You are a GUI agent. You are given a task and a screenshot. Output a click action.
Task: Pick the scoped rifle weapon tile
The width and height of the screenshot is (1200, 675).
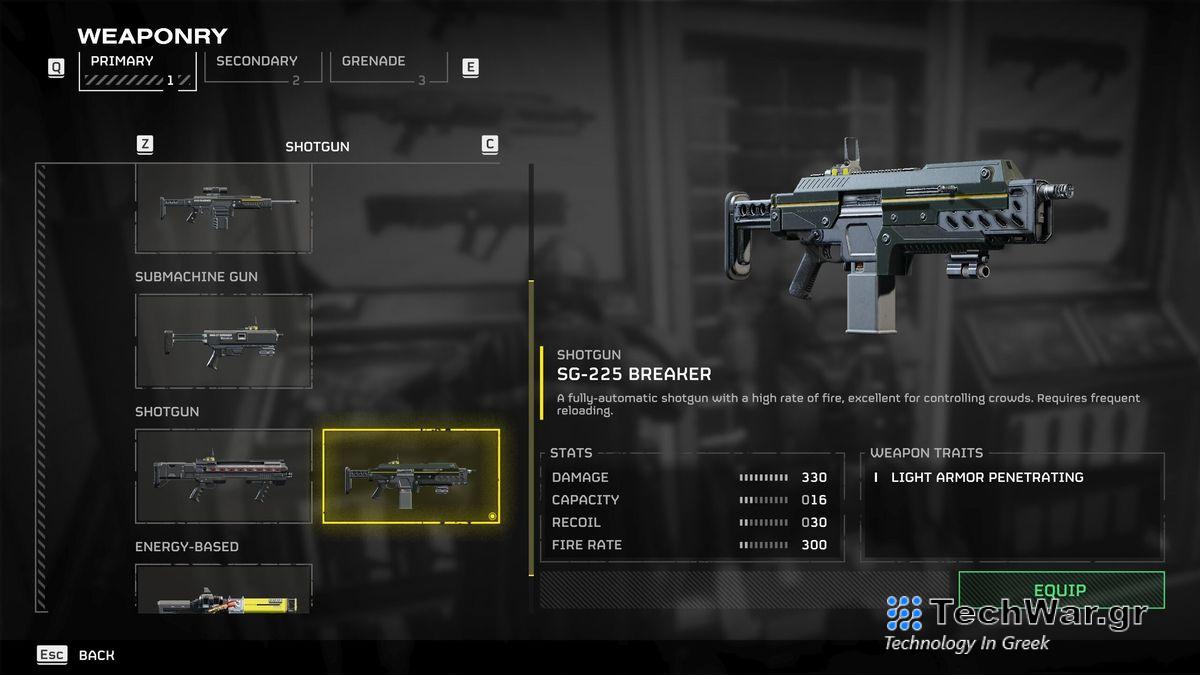point(223,208)
